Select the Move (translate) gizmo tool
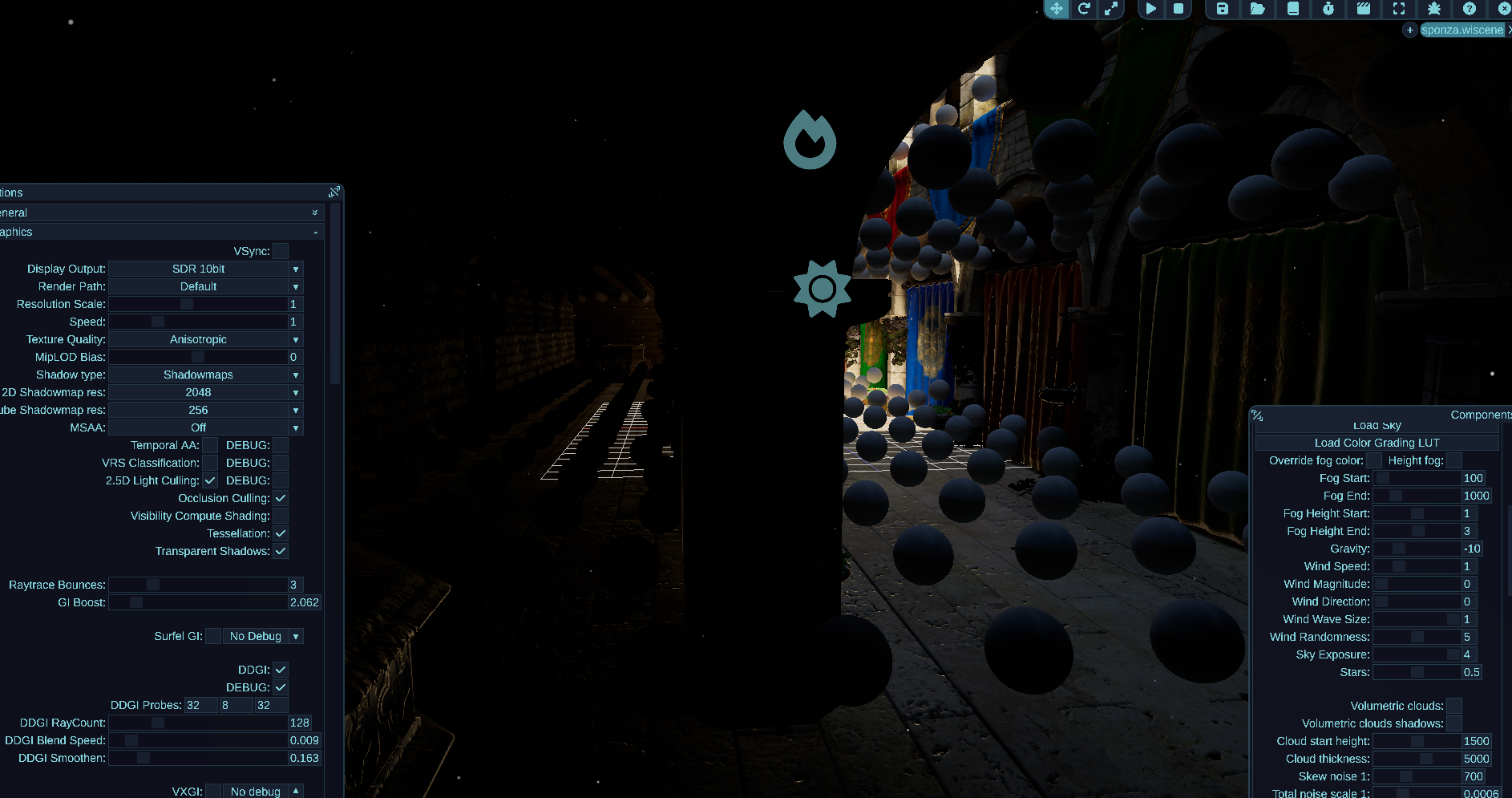Viewport: 1512px width, 798px height. [1056, 9]
